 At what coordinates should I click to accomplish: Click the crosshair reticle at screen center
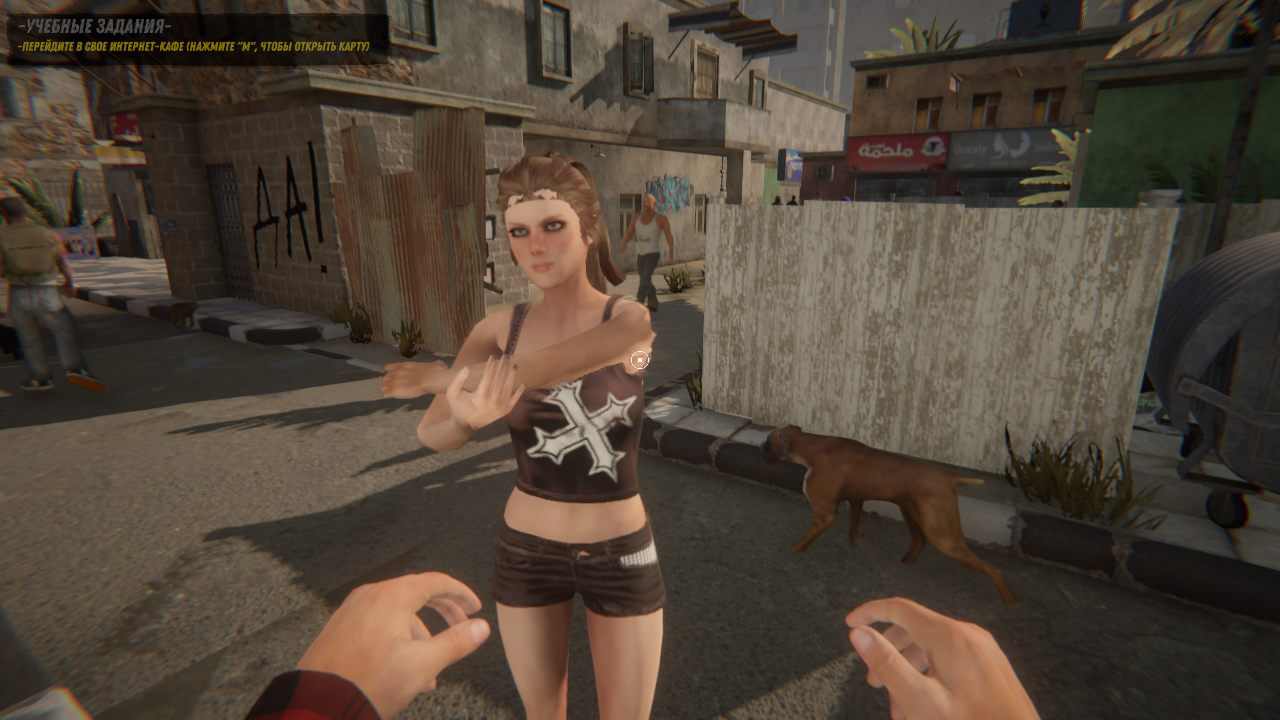point(640,360)
